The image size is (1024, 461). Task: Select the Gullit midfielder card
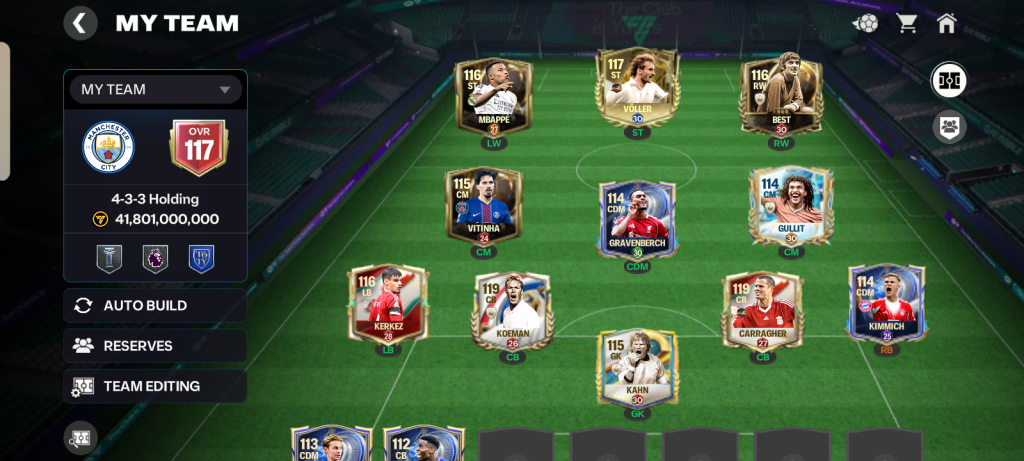pos(791,205)
